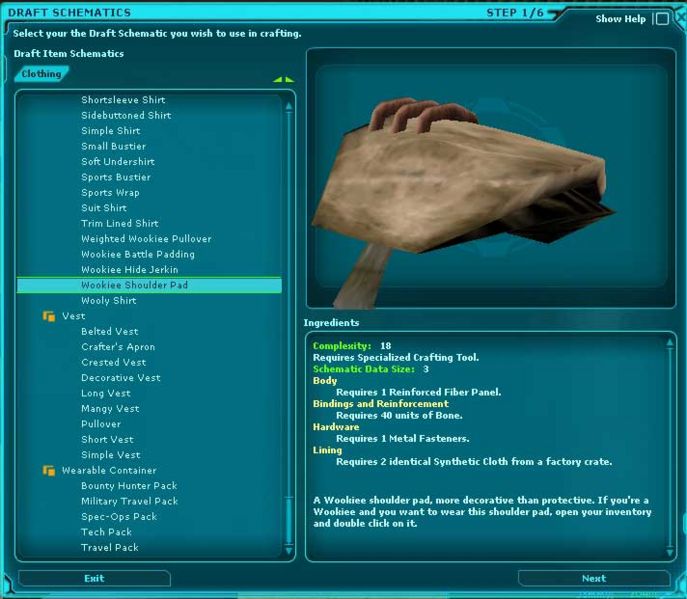The height and width of the screenshot is (599, 687).
Task: Pick the Military Travel Pack schematic
Action: point(129,501)
